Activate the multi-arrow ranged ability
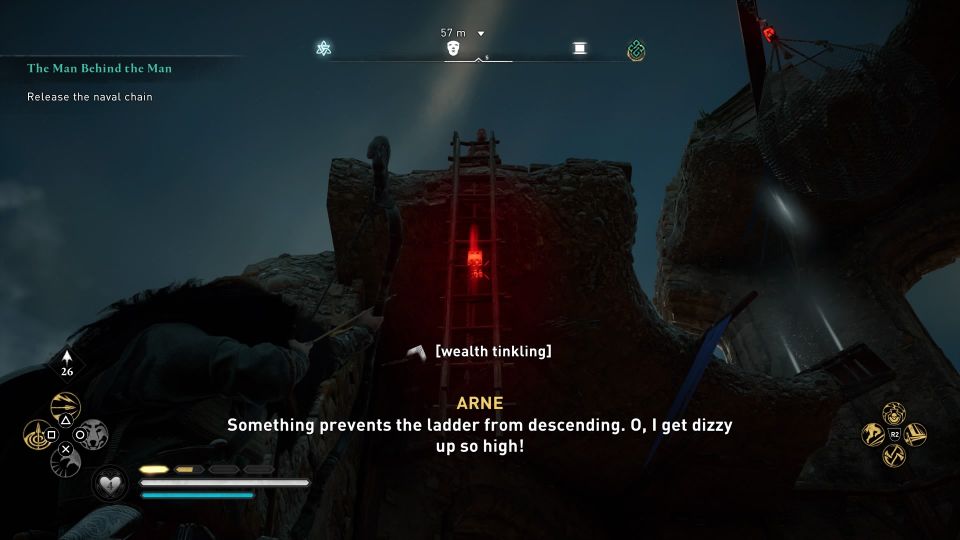 [65, 405]
